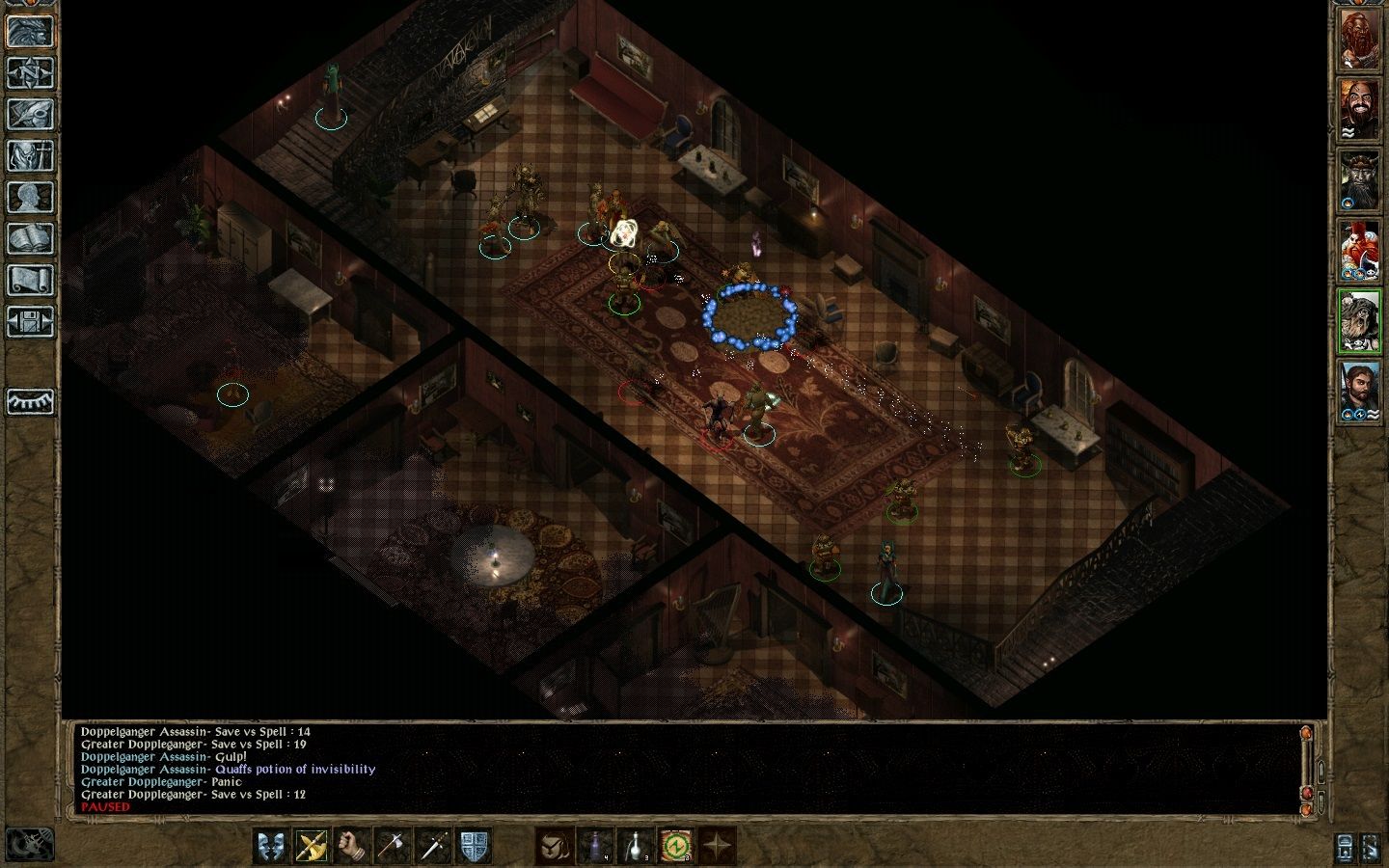
Task: Select the red-haired gnome portrait
Action: 1359,251
